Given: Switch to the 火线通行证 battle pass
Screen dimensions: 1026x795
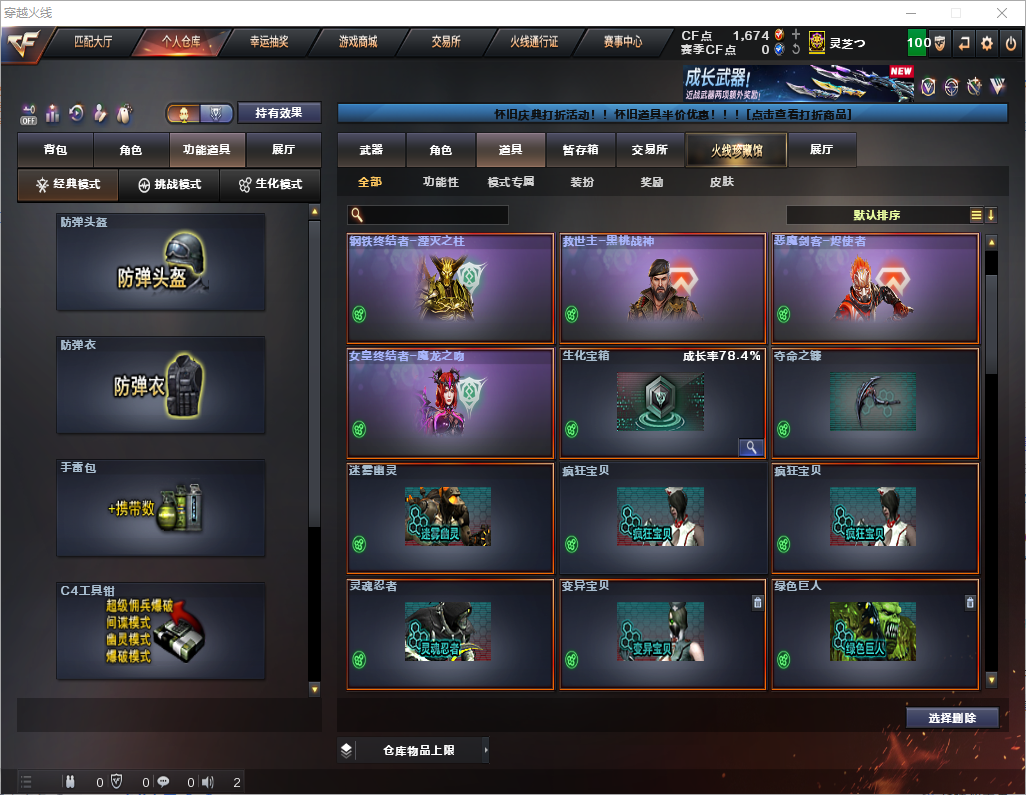Looking at the screenshot, I should click(x=534, y=42).
